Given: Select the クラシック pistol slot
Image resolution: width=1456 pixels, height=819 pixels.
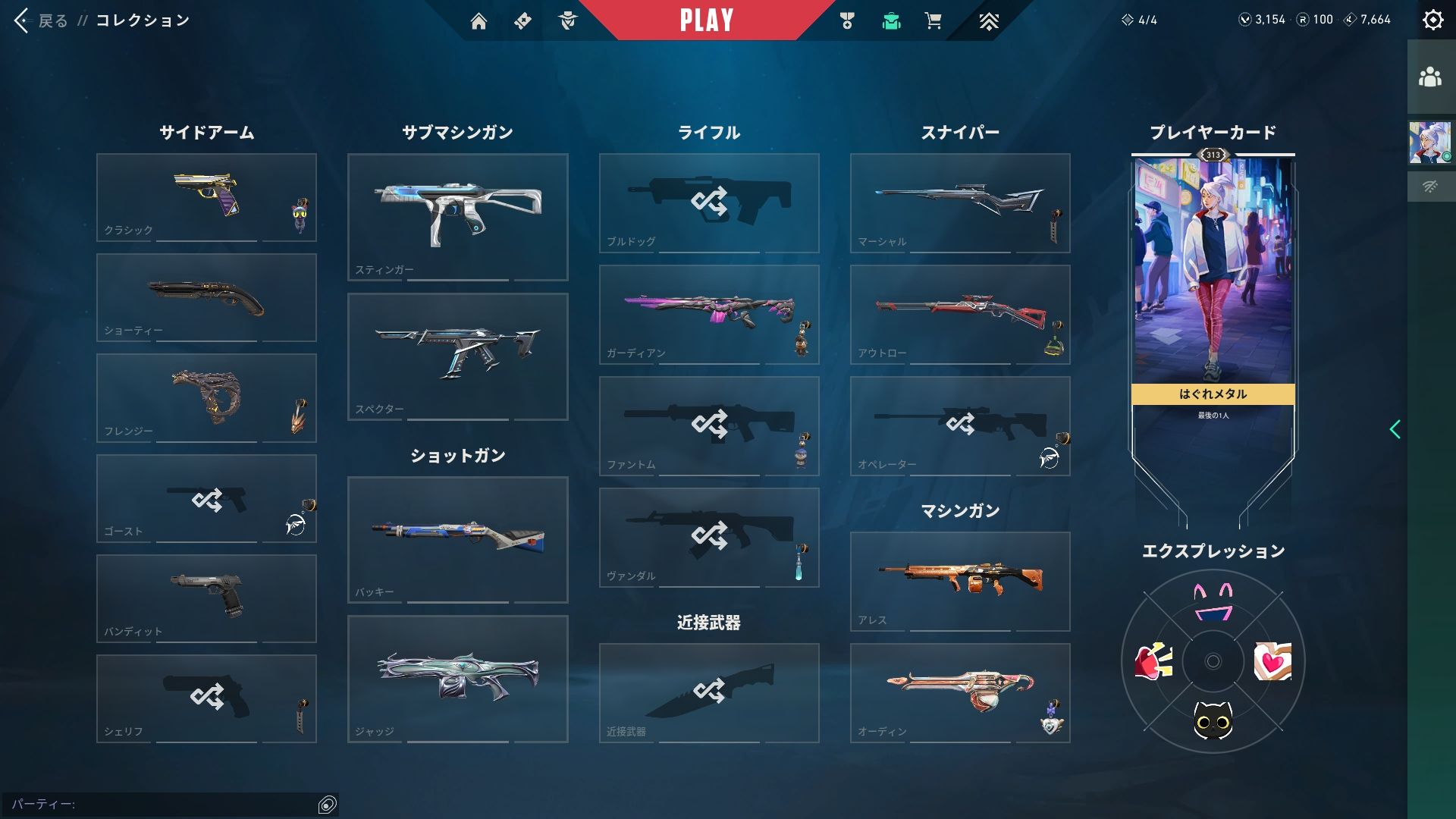Looking at the screenshot, I should [x=206, y=197].
